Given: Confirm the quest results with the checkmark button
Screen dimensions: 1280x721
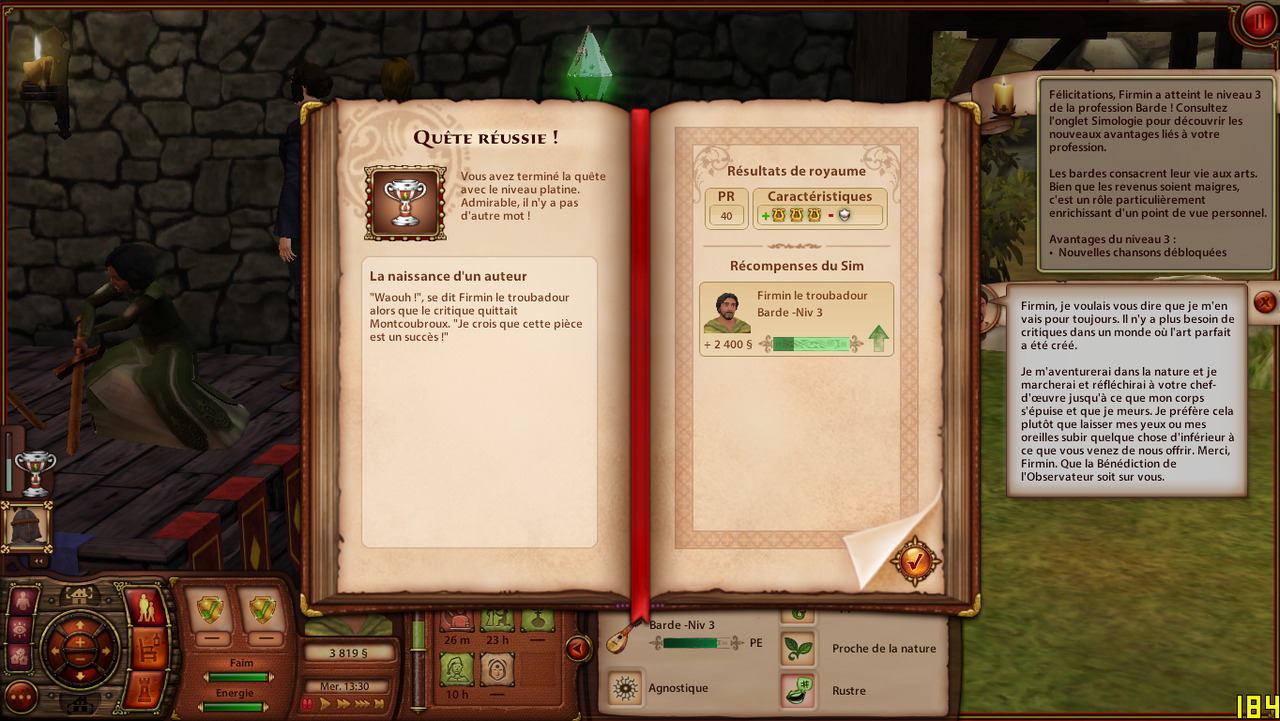Looking at the screenshot, I should coord(915,562).
